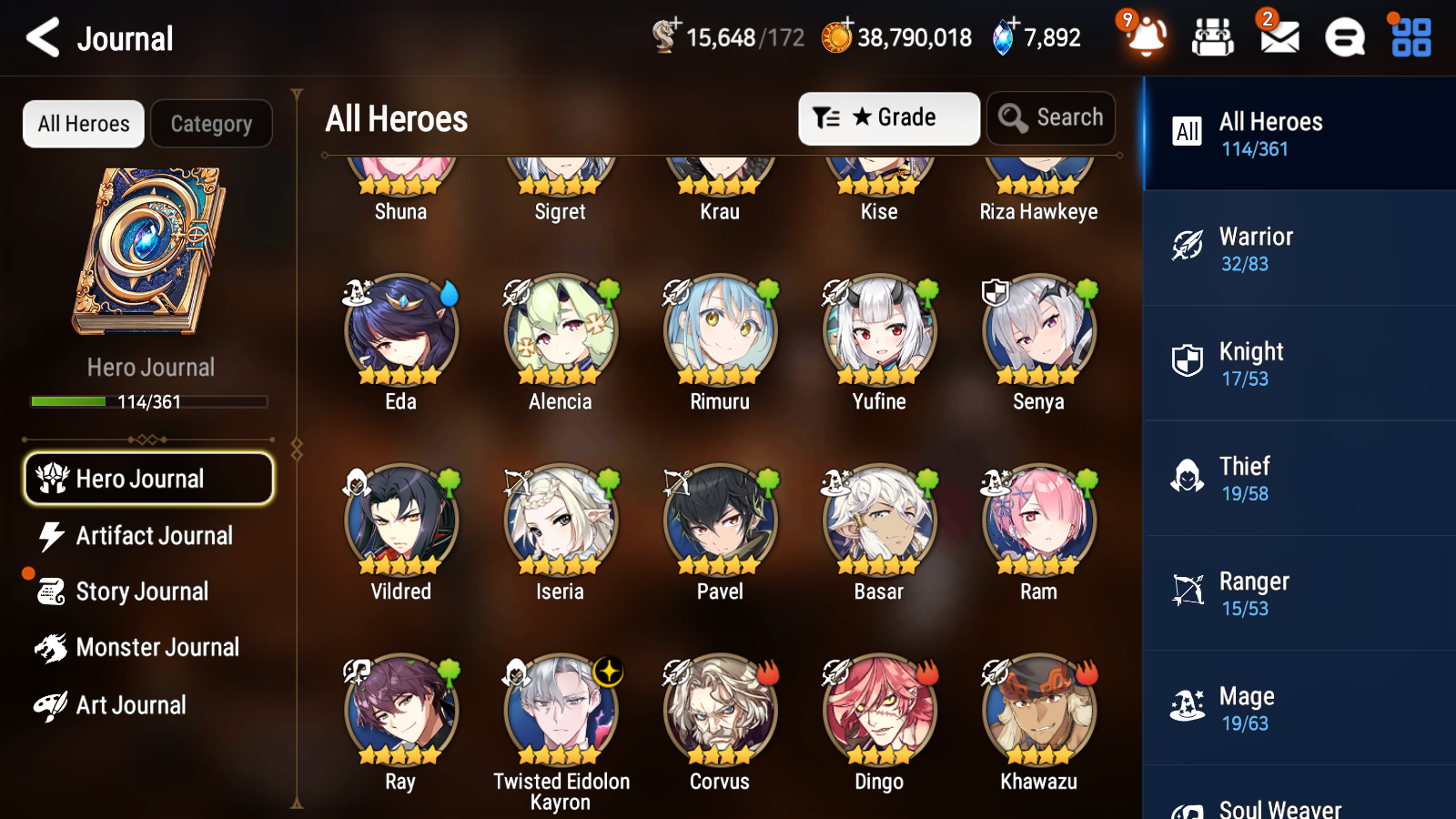1456x819 pixels.
Task: Open the Search function
Action: tap(1051, 117)
